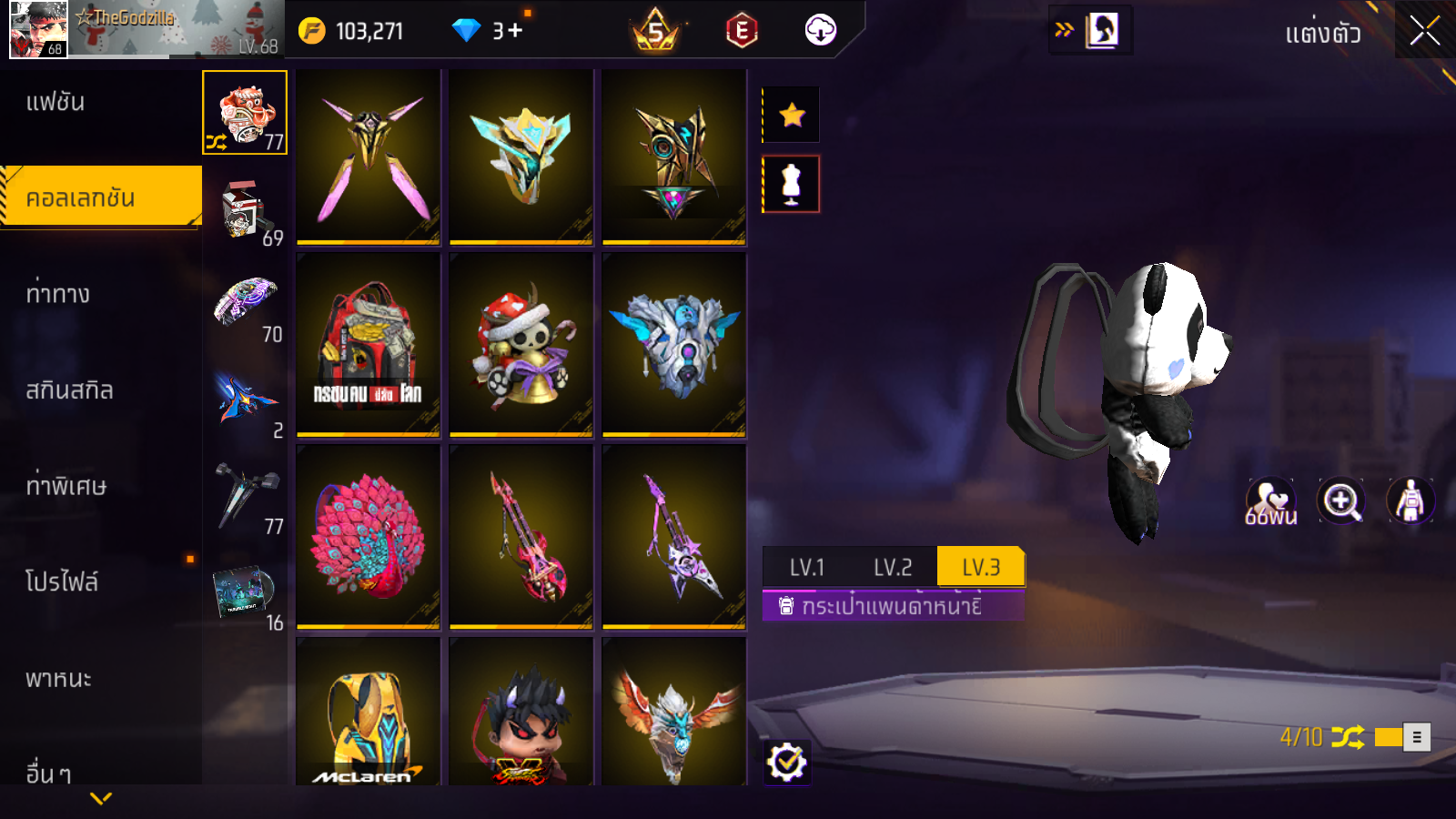Screen dimensions: 1456x819
Task: Select LV.1 backpack level
Action: point(806,567)
